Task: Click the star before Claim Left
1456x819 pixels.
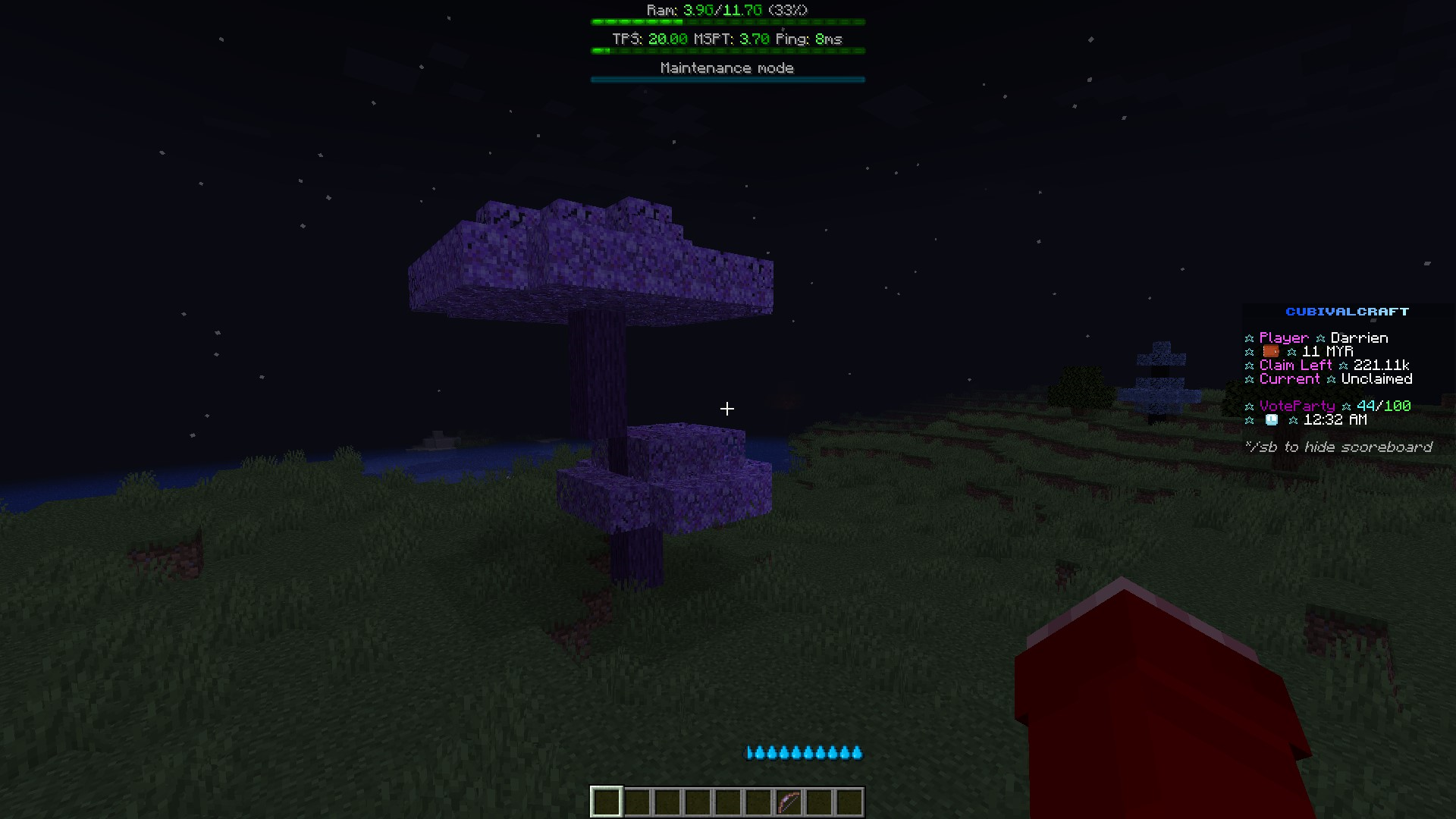Action: [x=1249, y=365]
